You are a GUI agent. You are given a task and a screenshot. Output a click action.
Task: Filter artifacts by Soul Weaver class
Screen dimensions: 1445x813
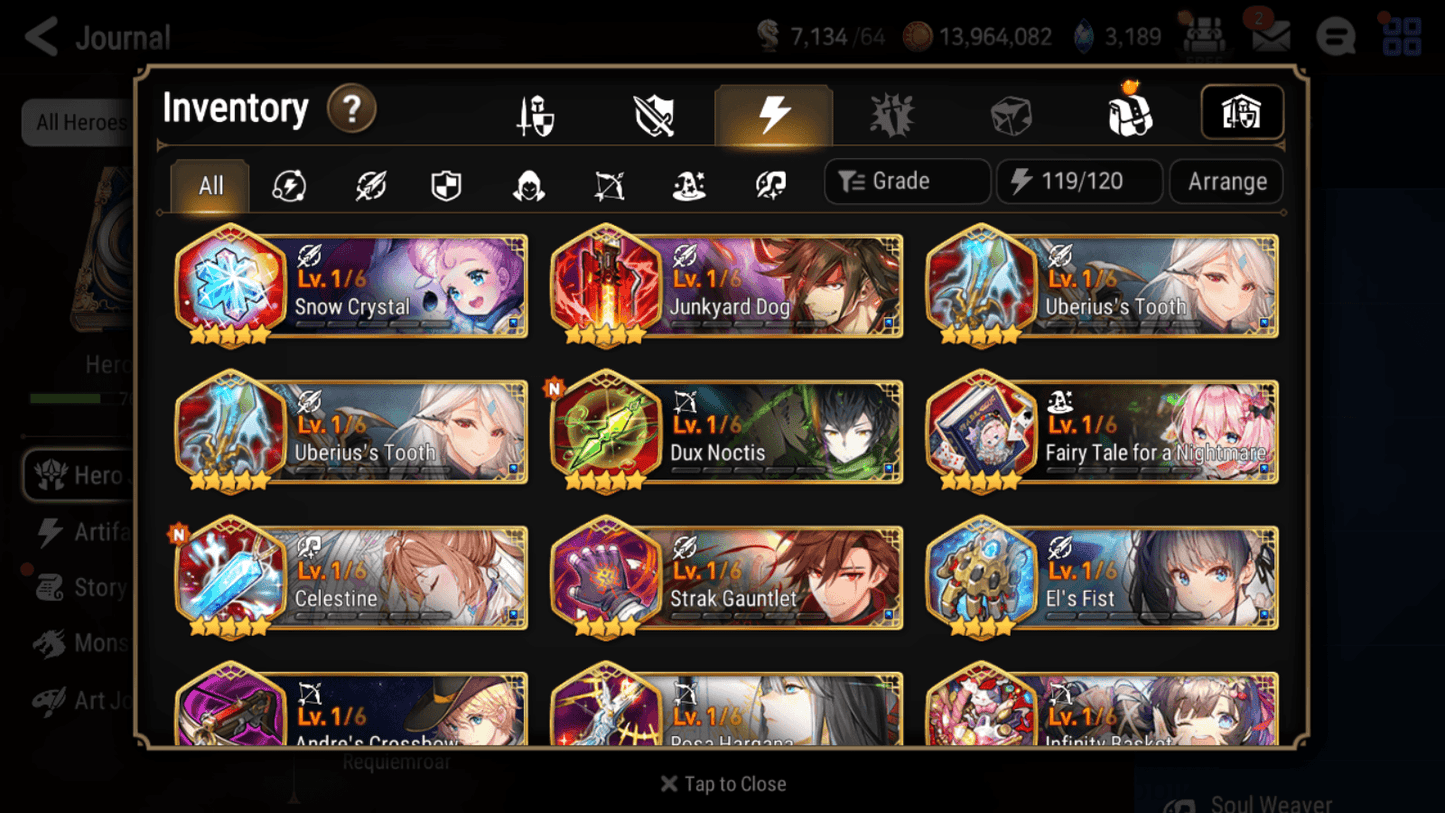click(768, 182)
